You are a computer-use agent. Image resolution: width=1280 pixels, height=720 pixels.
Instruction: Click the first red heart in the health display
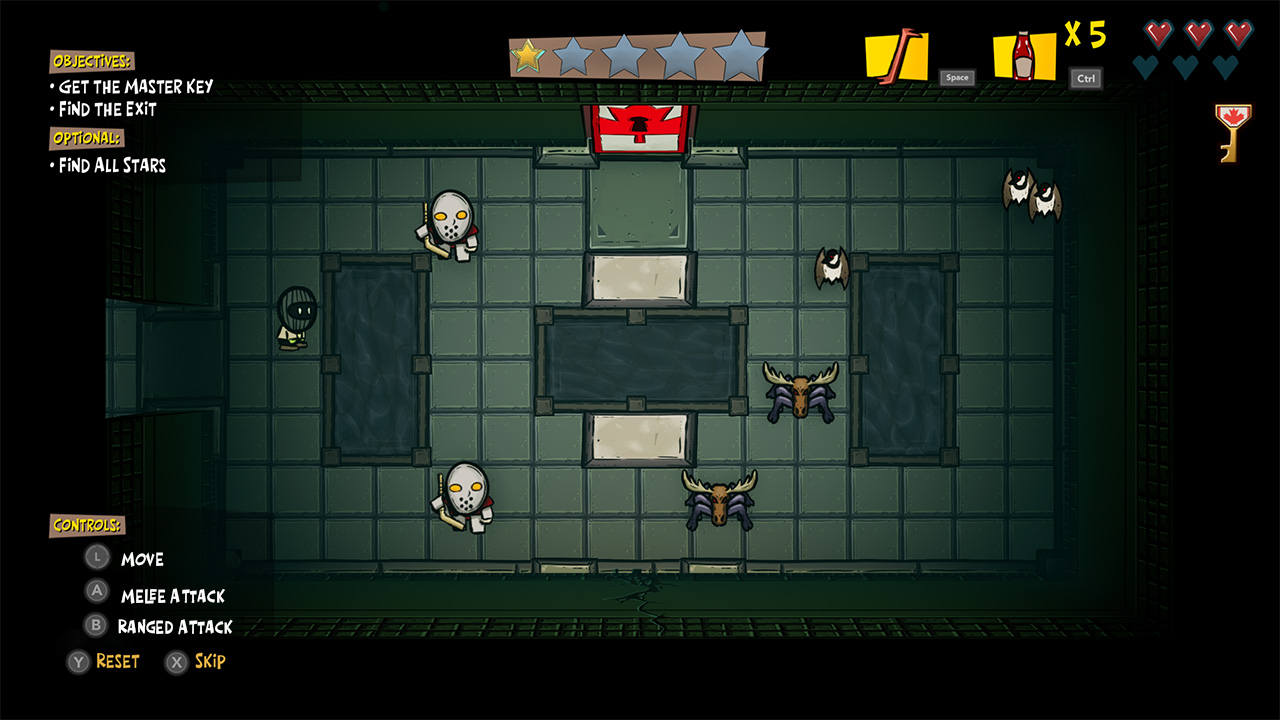tap(1157, 34)
